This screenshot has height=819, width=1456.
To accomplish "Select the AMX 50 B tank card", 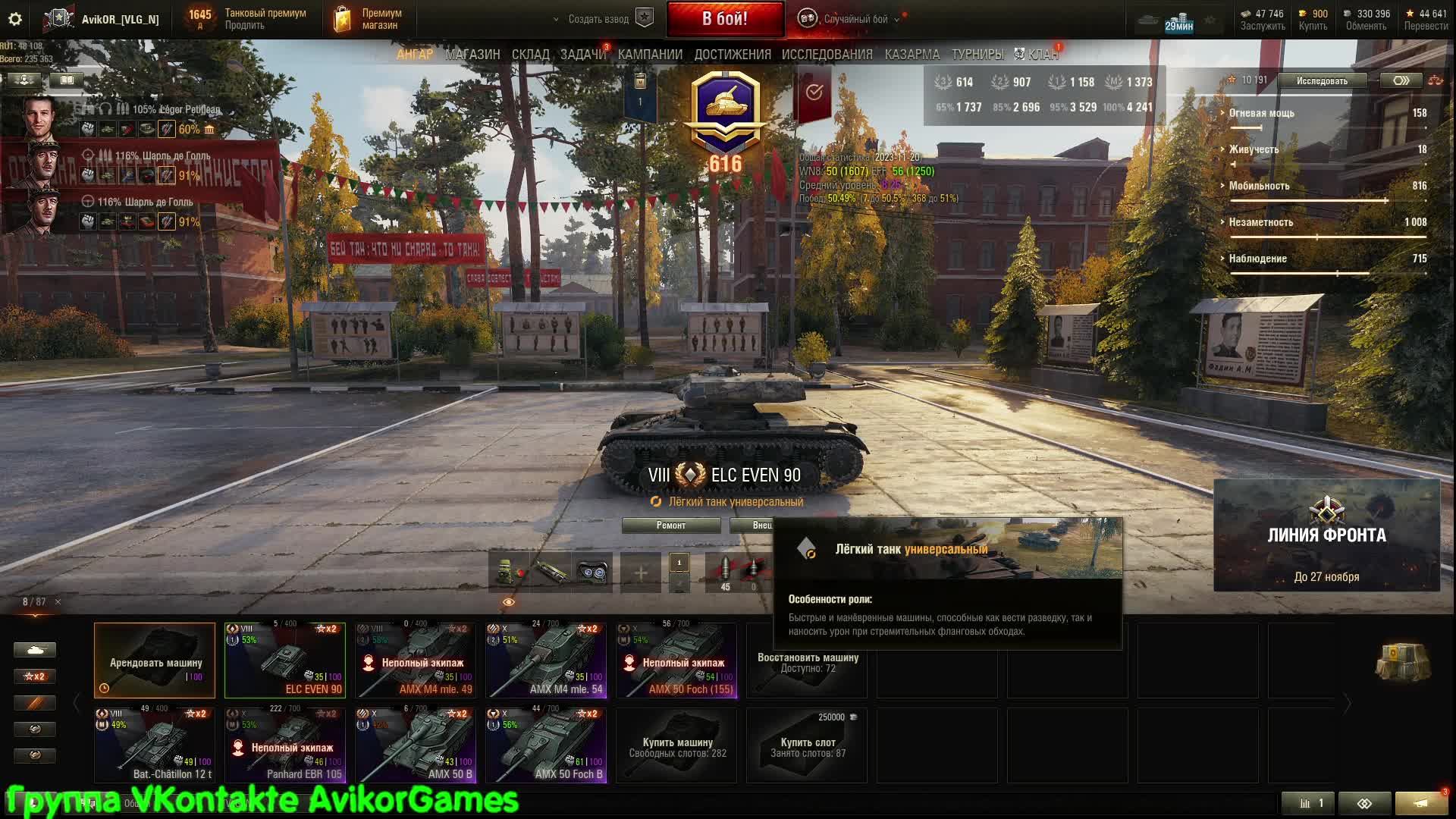I will [415, 745].
